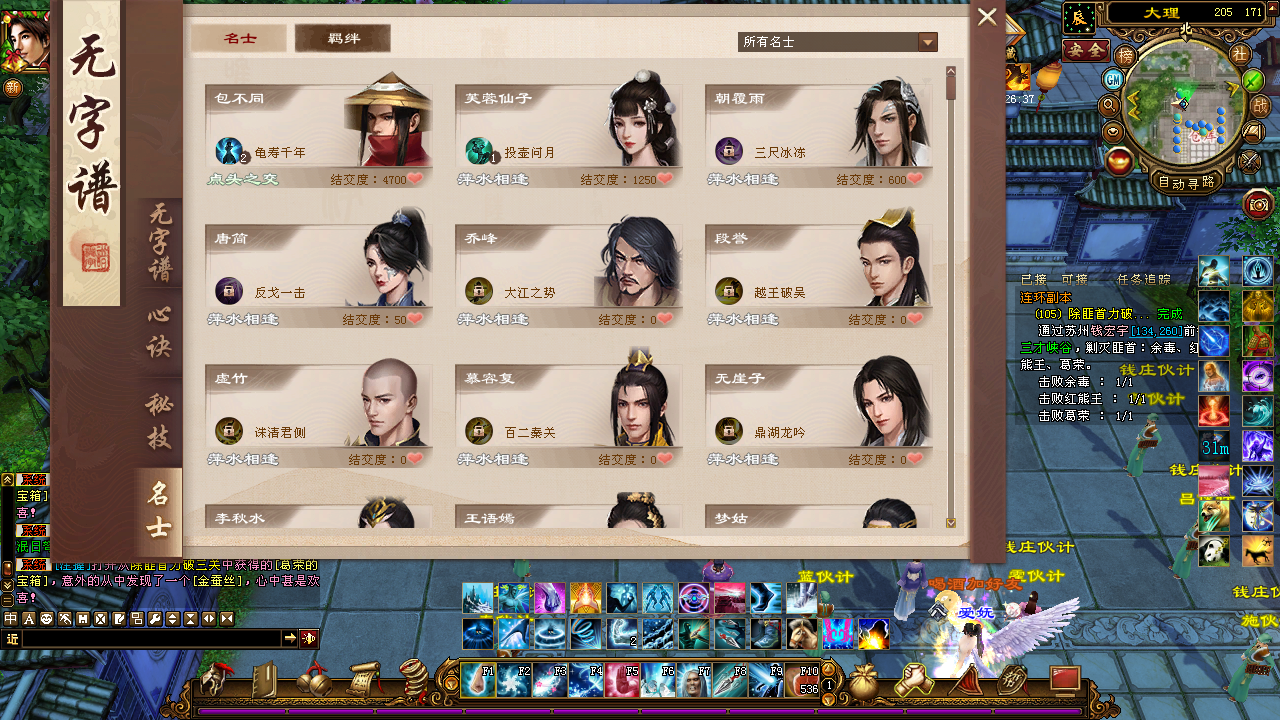Pick the 段誉 character card
The height and width of the screenshot is (720, 1280).
click(x=819, y=270)
